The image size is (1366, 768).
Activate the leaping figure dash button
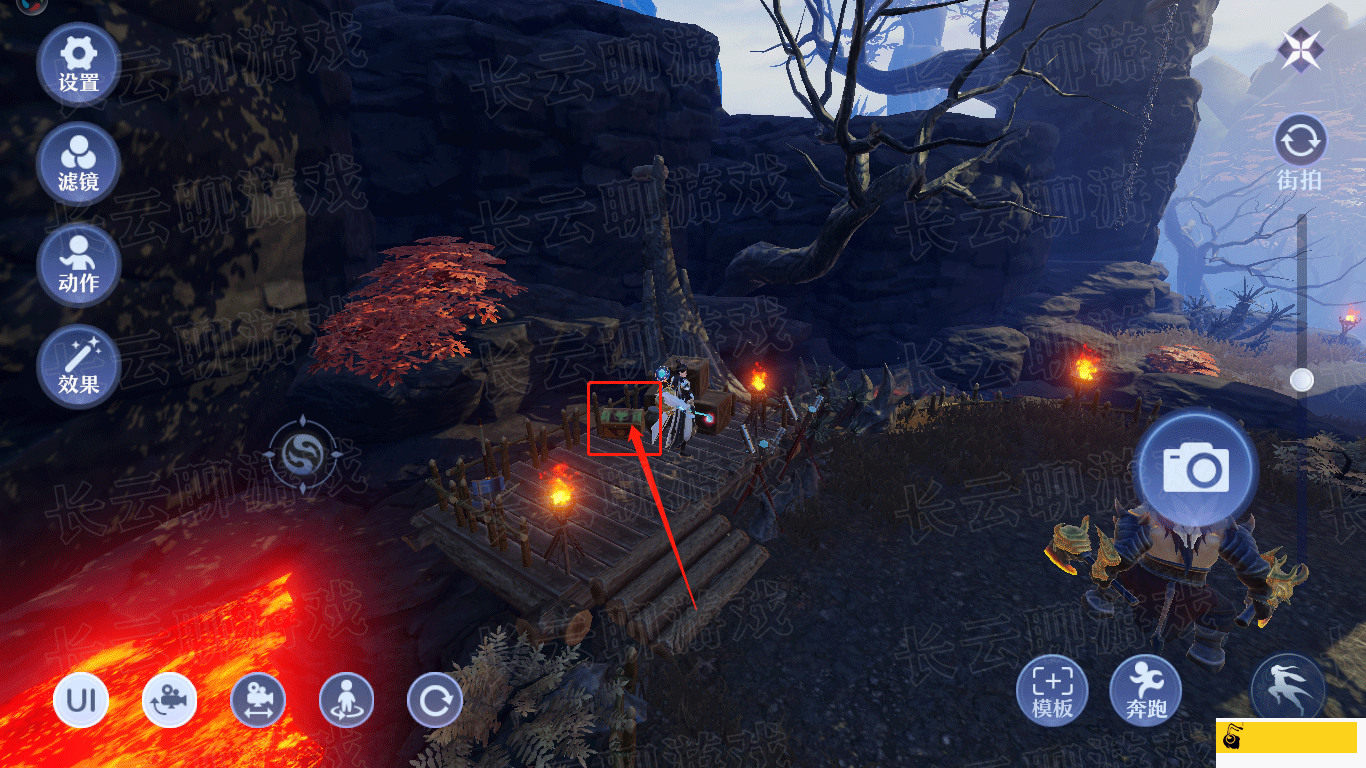click(x=1288, y=688)
